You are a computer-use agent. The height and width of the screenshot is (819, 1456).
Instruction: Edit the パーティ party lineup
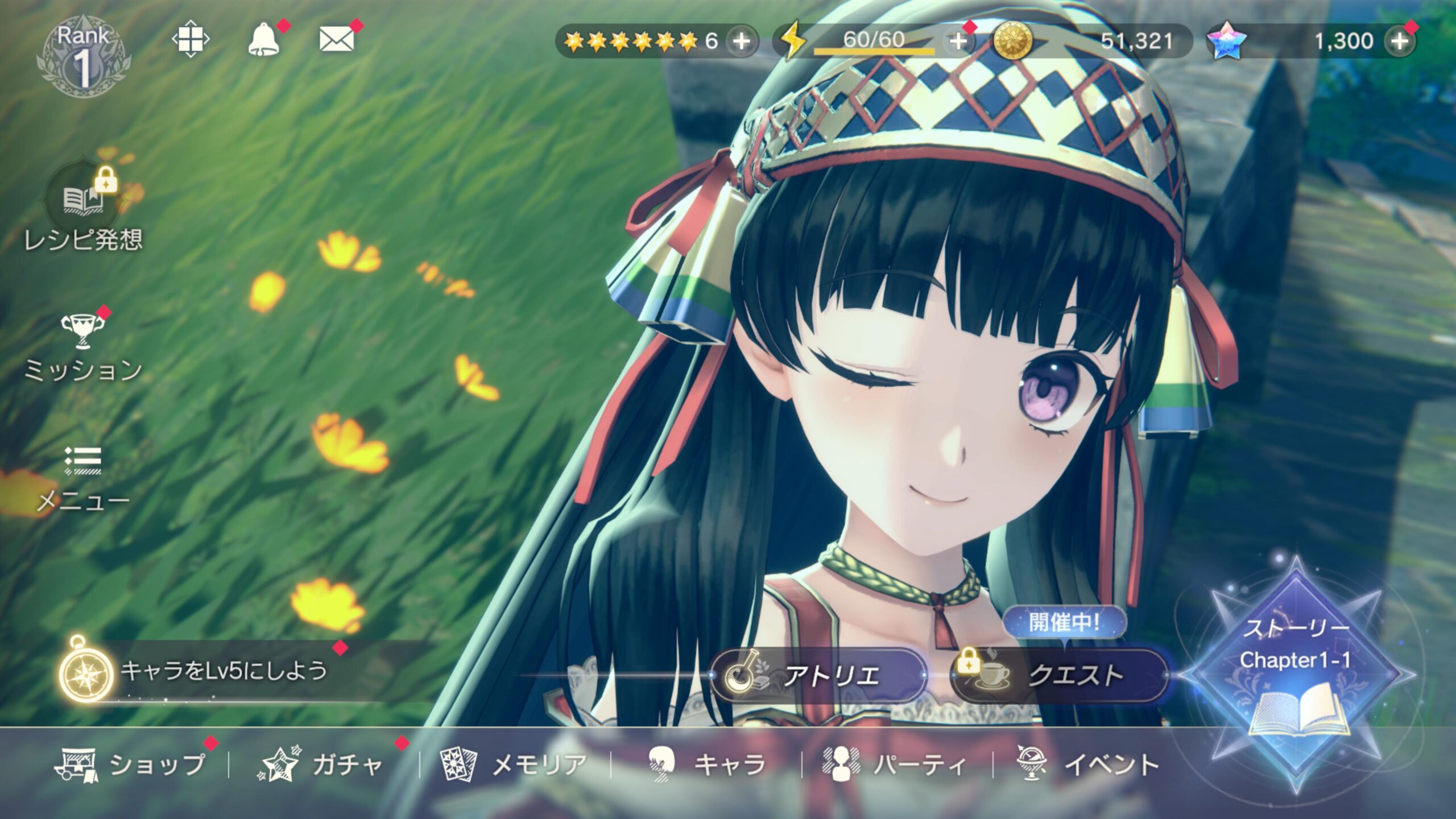click(895, 764)
